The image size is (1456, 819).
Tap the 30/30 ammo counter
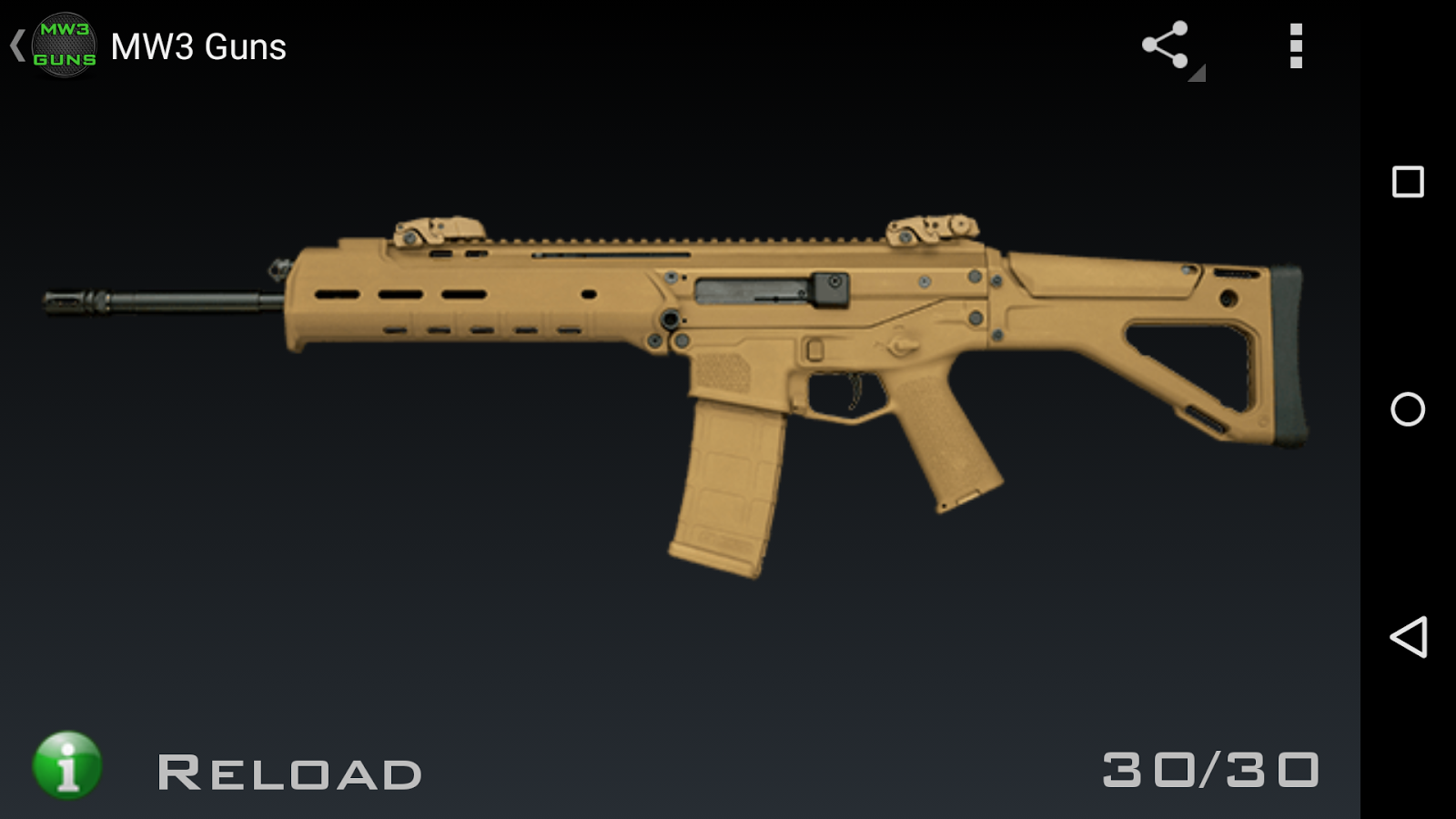click(1210, 769)
